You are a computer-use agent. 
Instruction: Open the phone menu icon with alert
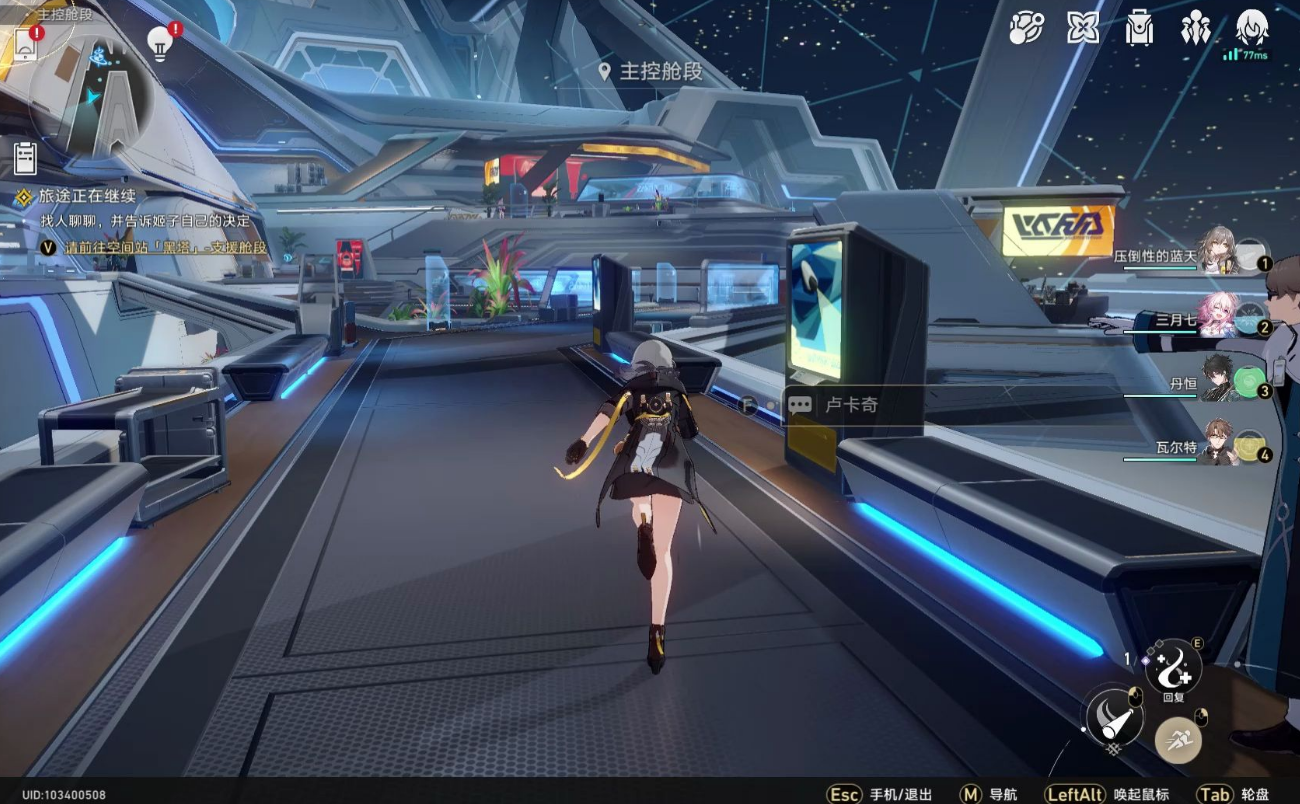tap(25, 44)
